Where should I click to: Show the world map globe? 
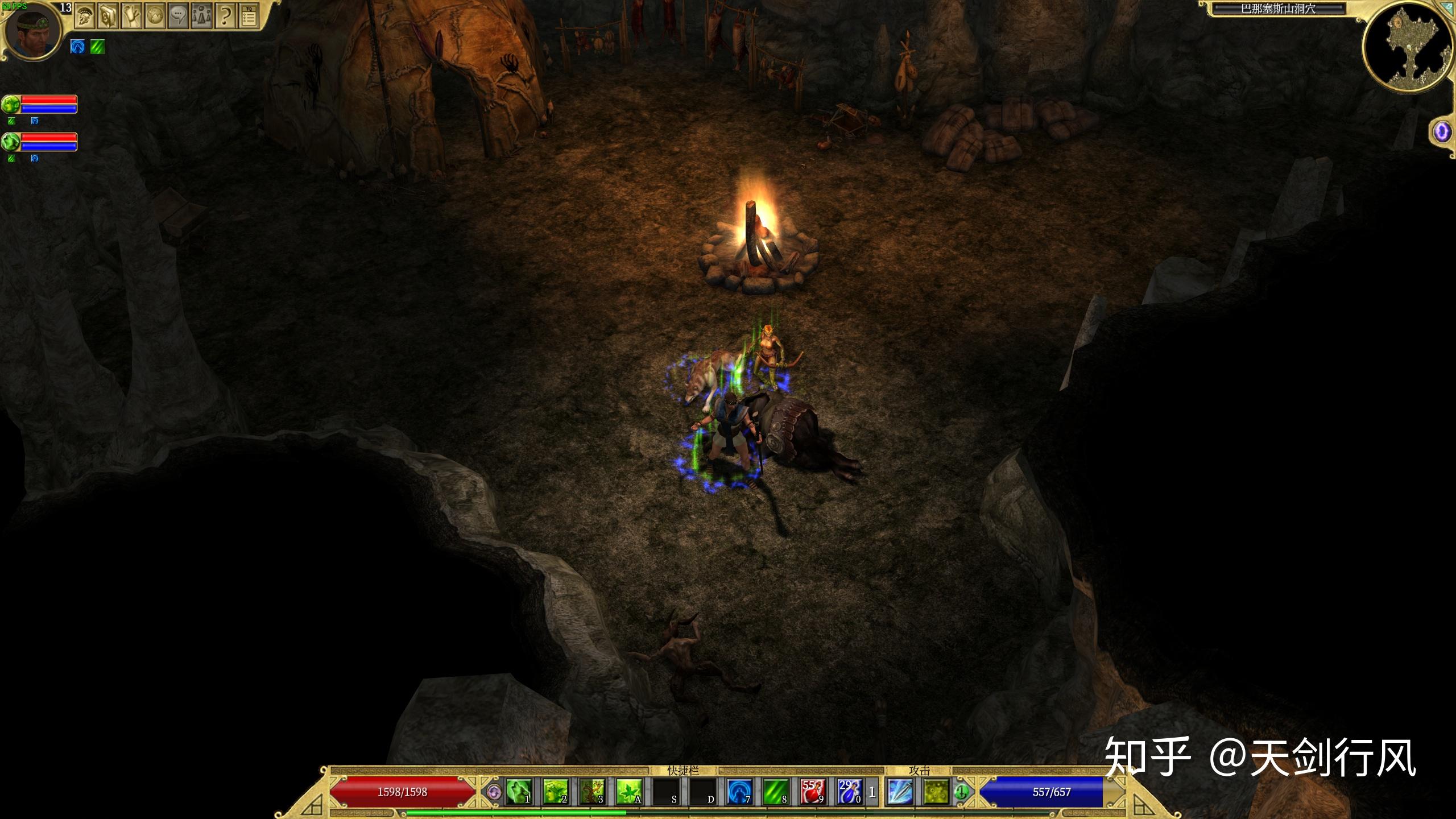155,16
